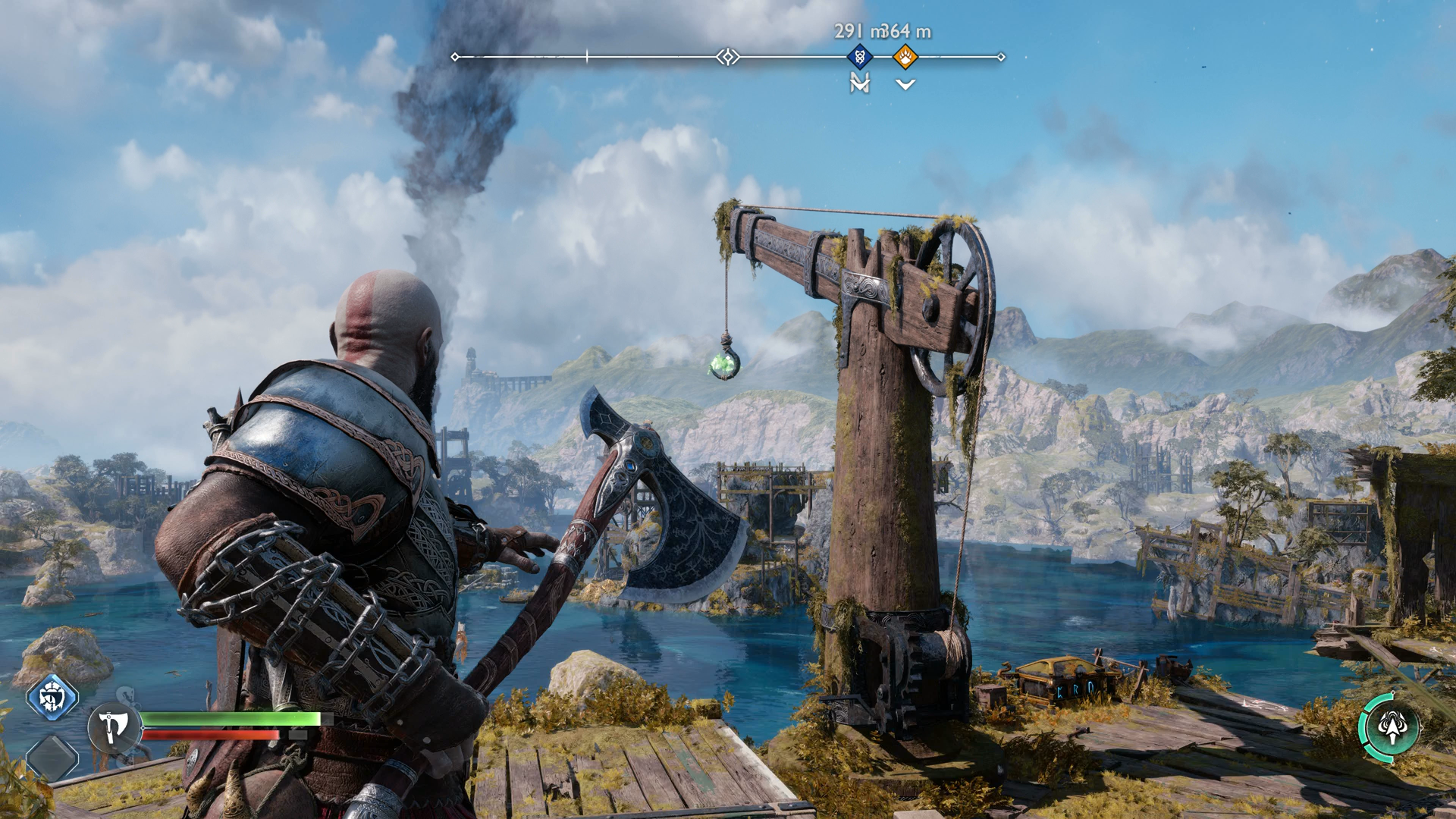The height and width of the screenshot is (819, 1456).
Task: Click the Leviathan Axe weapon icon
Action: click(114, 728)
